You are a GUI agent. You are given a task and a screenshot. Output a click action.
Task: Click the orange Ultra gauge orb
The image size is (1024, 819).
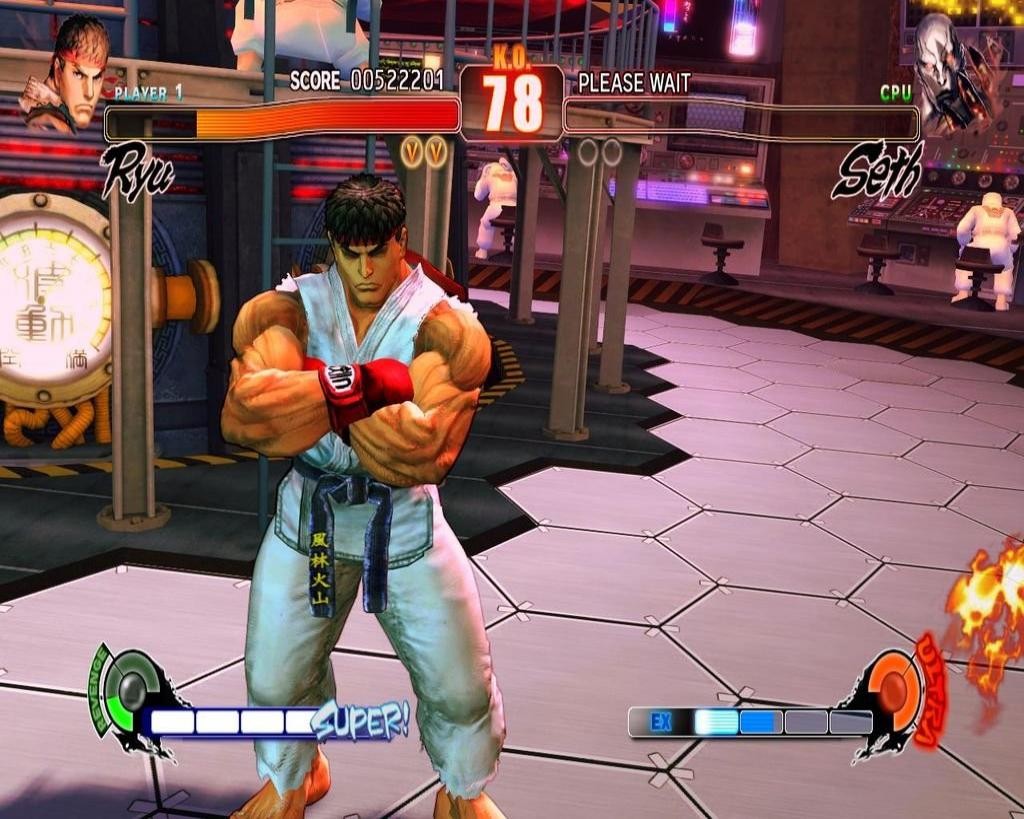[893, 691]
